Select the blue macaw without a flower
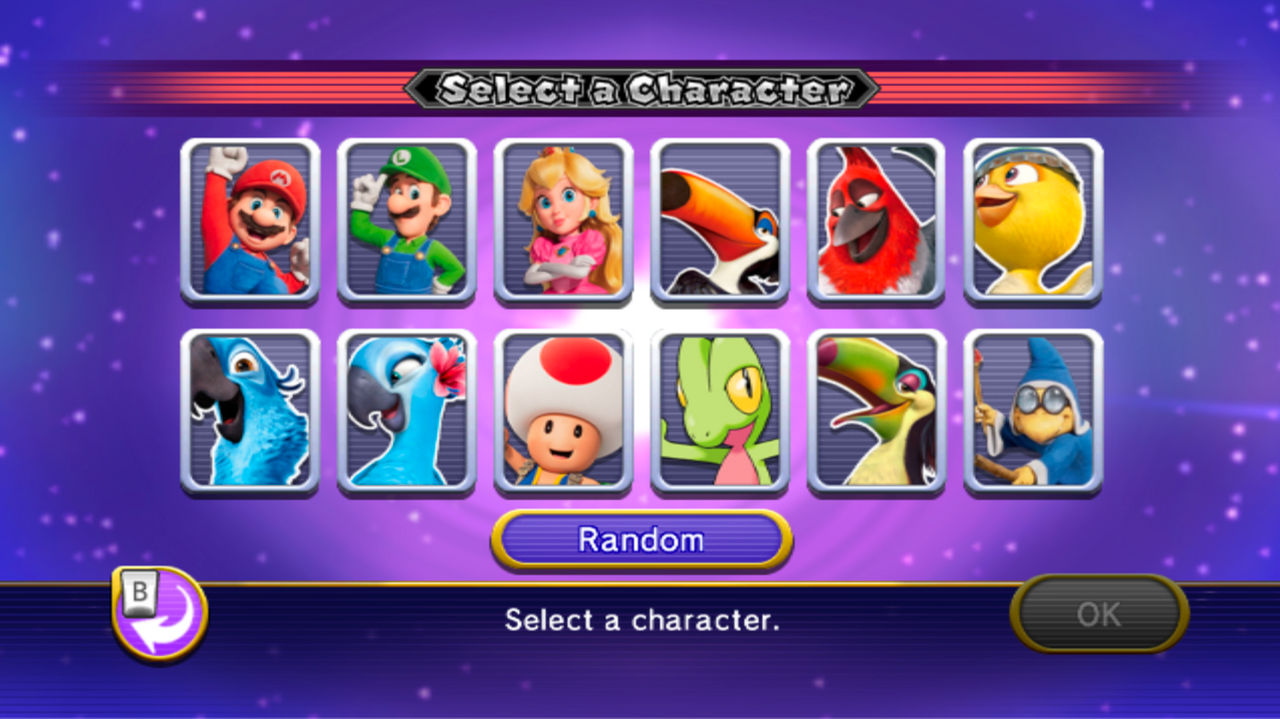Image resolution: width=1280 pixels, height=719 pixels. 250,412
